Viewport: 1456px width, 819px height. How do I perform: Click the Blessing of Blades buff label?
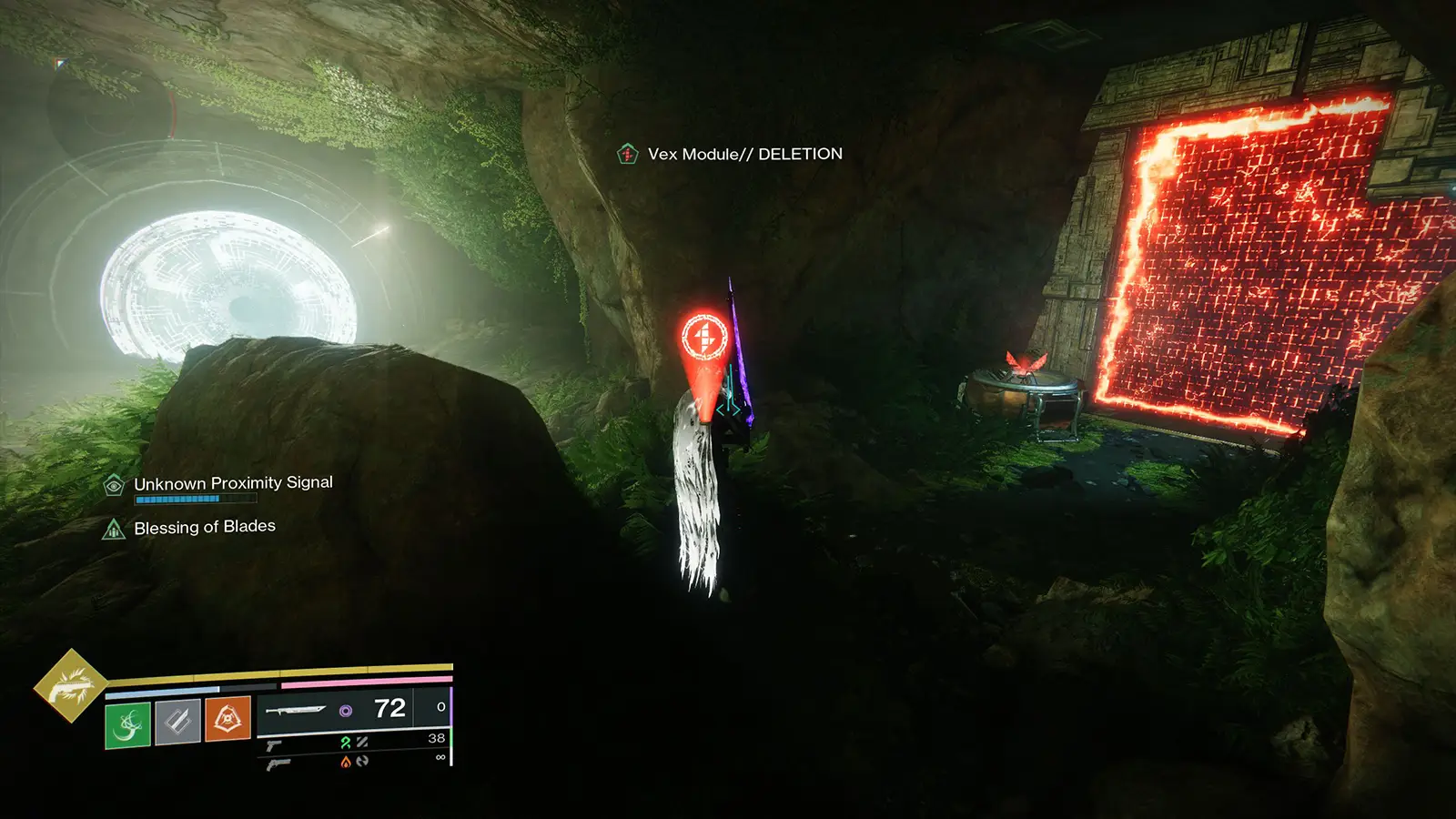pyautogui.click(x=205, y=525)
